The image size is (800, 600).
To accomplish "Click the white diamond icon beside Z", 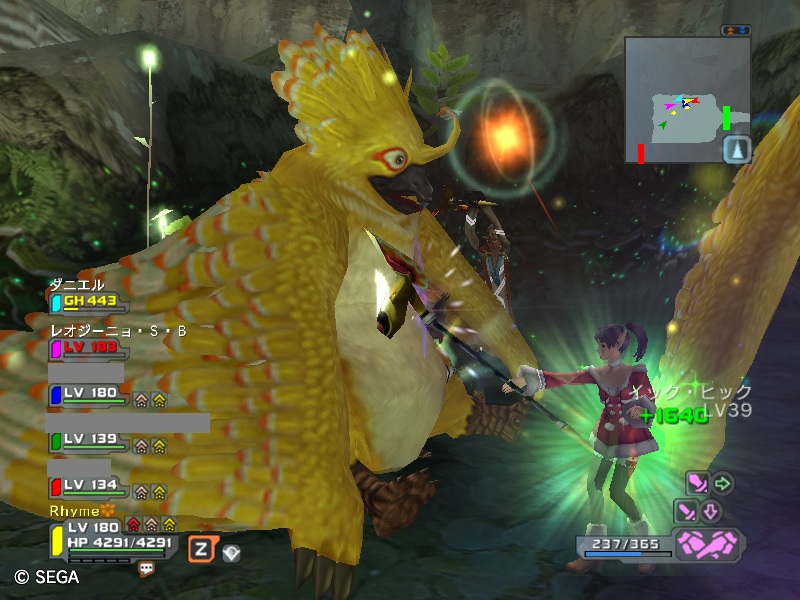I will click(x=231, y=550).
